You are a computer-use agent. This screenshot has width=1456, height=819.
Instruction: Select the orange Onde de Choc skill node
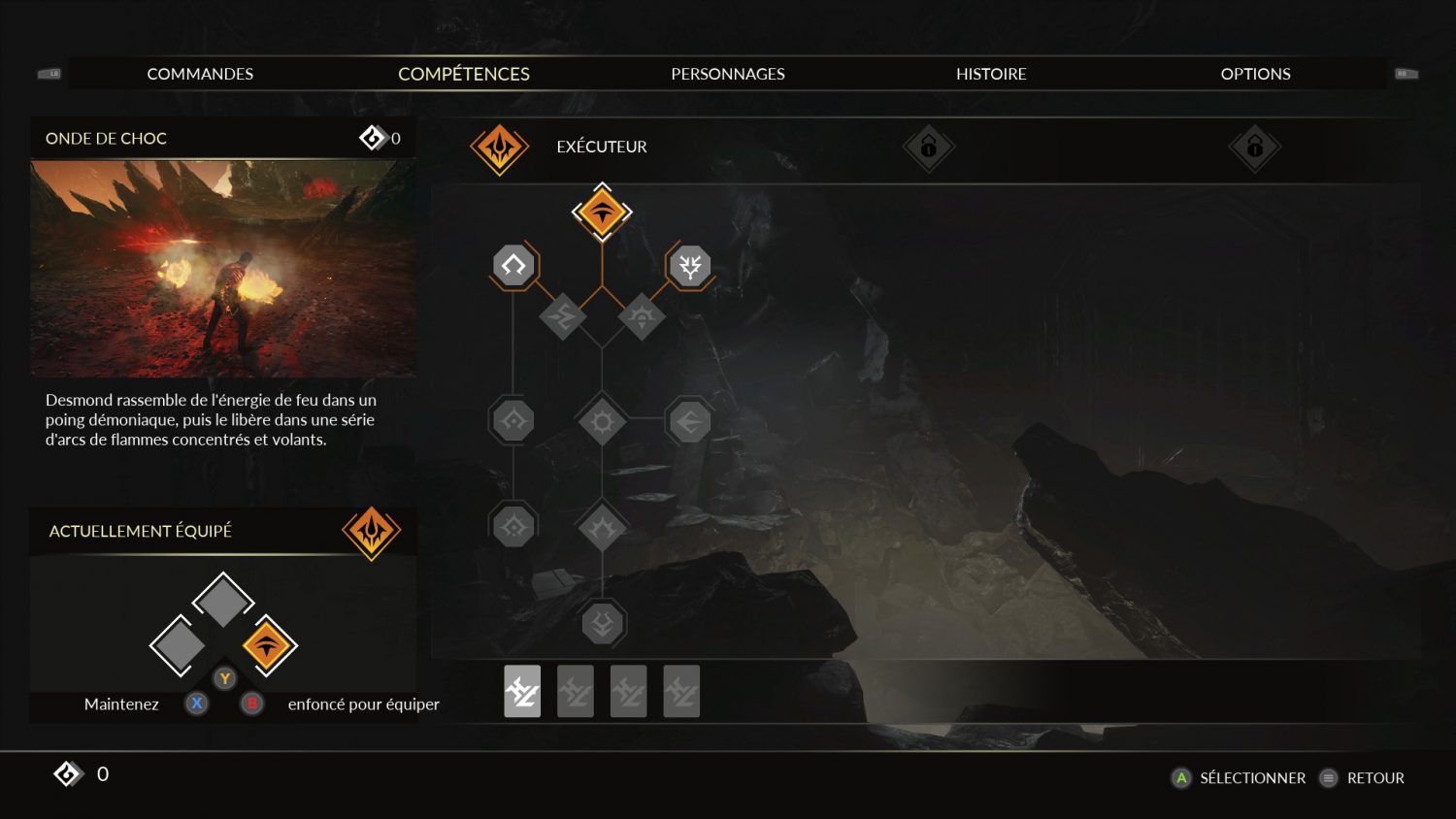point(602,212)
